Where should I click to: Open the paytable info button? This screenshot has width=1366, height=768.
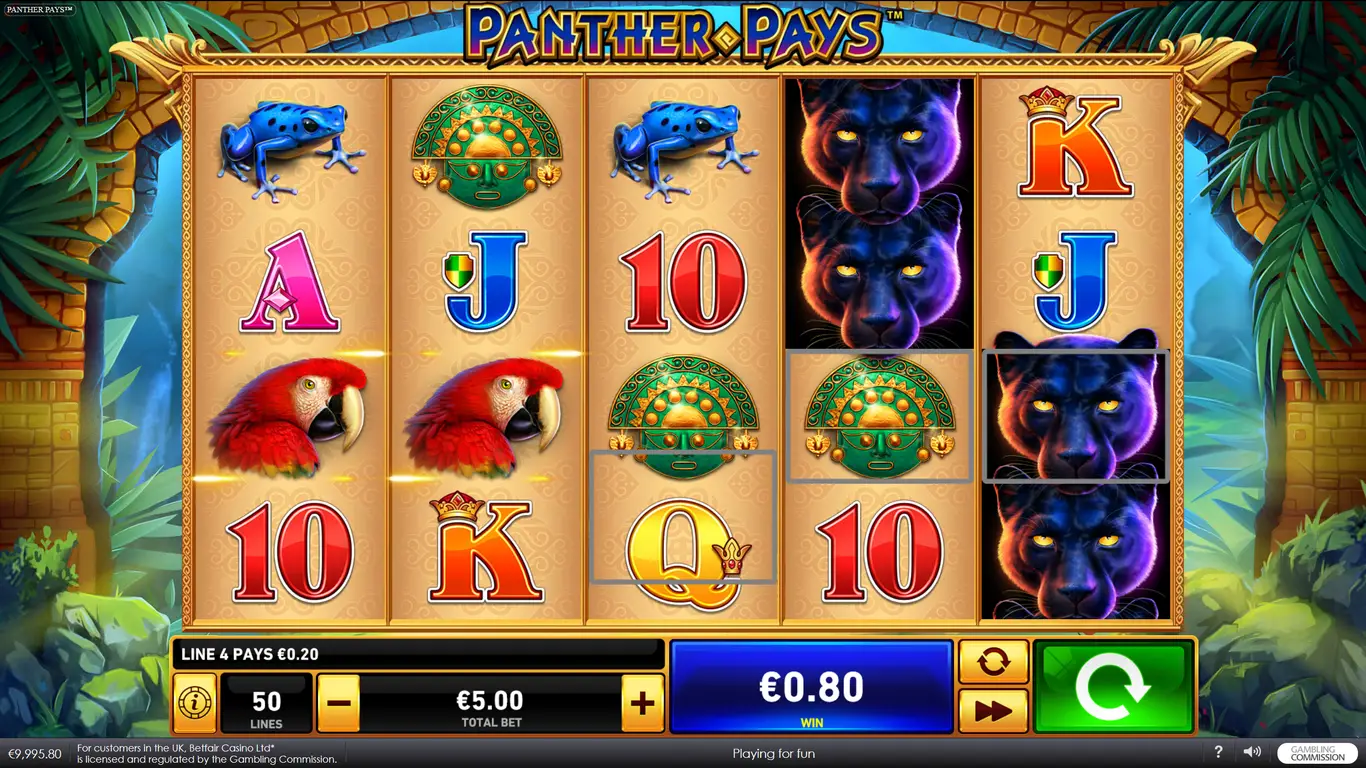(x=195, y=703)
